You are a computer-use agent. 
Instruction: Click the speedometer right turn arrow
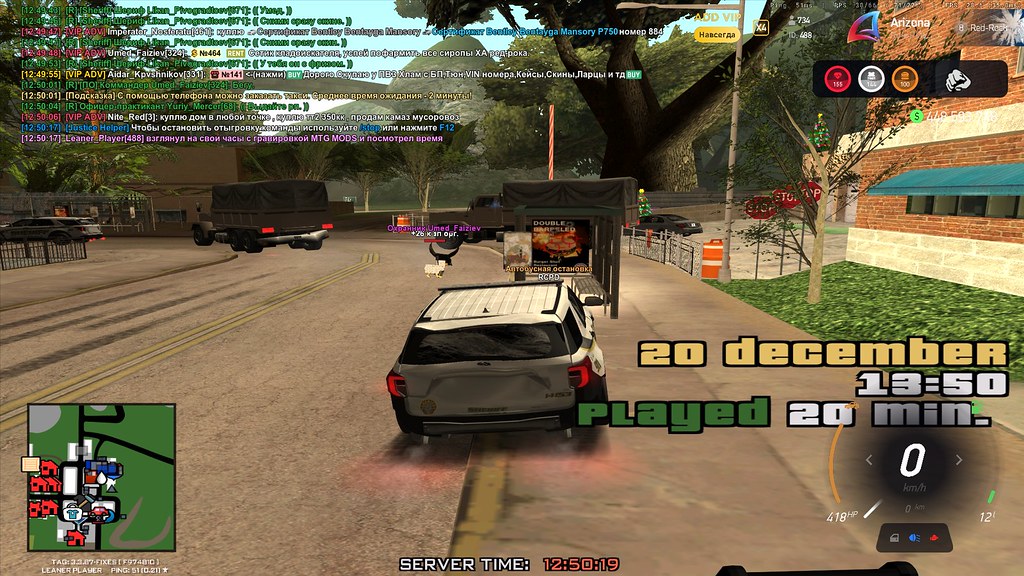click(958, 461)
